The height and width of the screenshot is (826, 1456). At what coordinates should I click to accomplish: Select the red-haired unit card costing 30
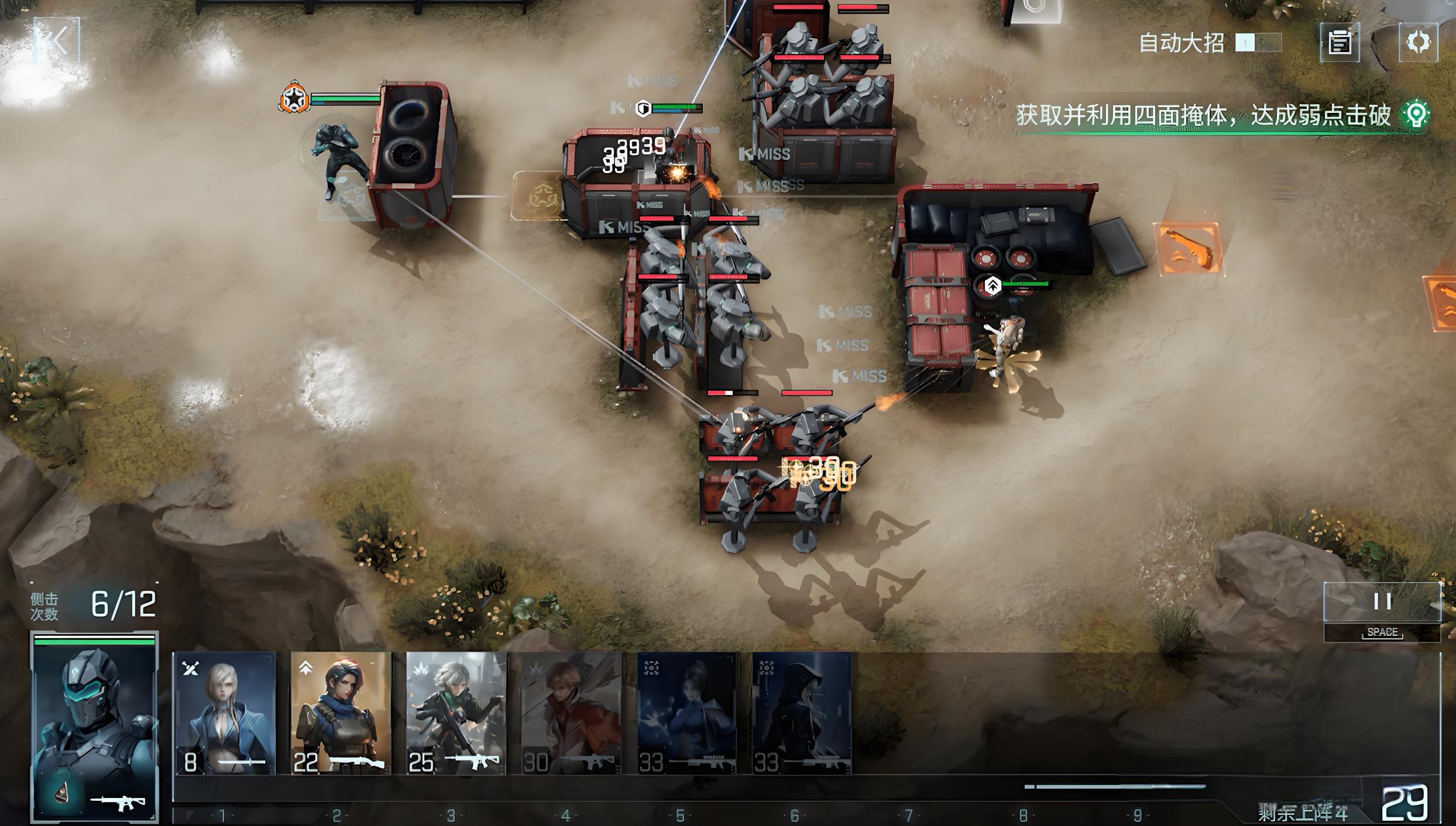tap(571, 714)
